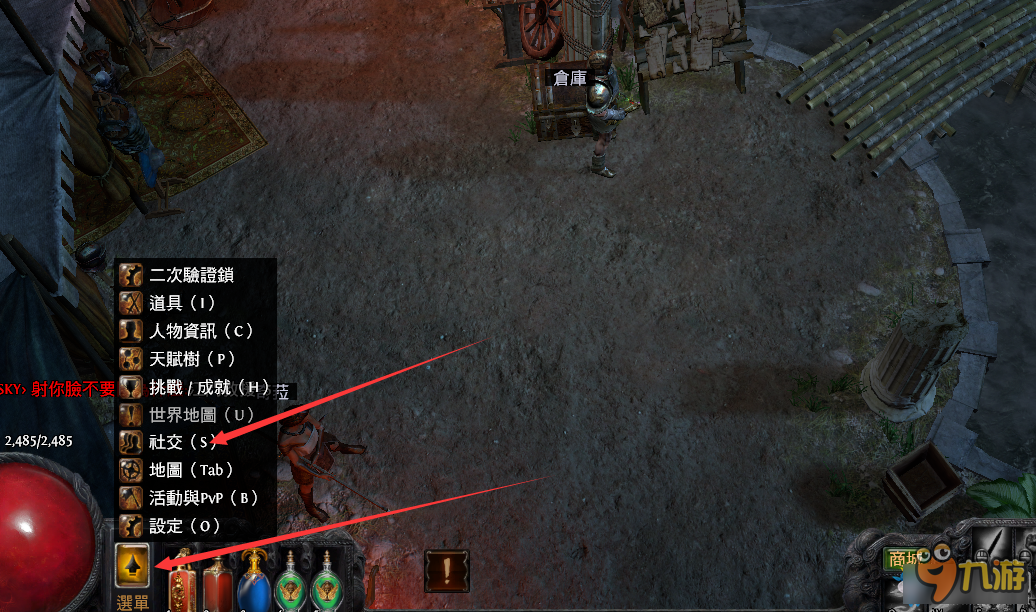1036x612 pixels.
Task: Click the exclamation mark notification icon
Action: click(x=446, y=569)
